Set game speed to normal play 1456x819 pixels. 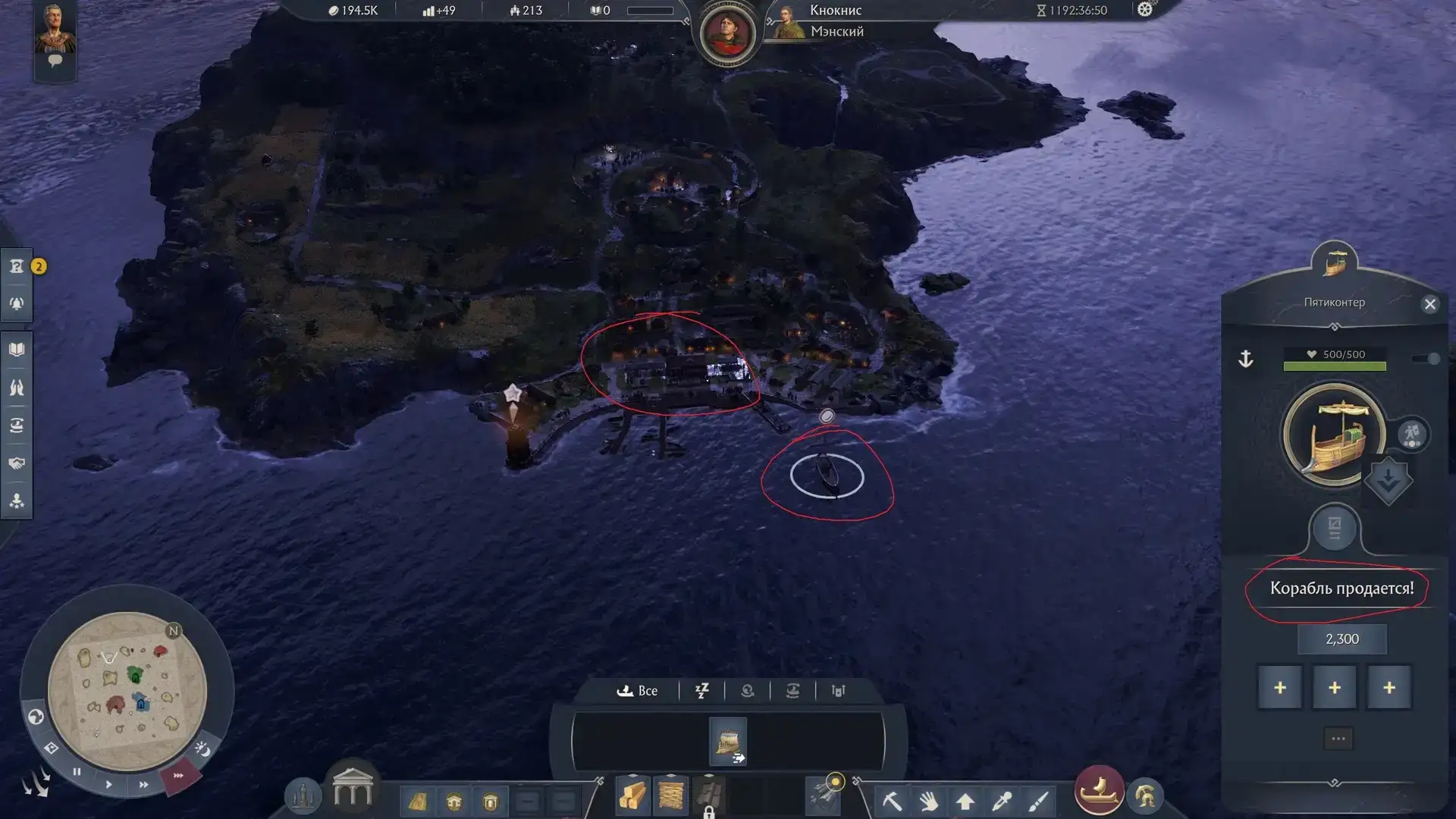click(x=108, y=784)
